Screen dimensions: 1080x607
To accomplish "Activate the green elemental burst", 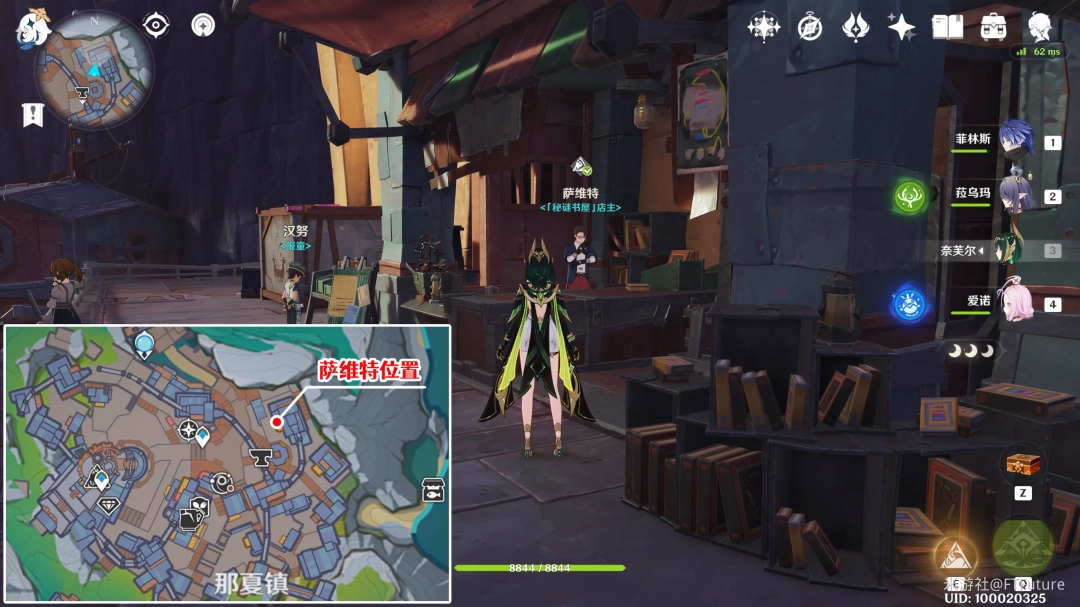I will (x=1022, y=545).
